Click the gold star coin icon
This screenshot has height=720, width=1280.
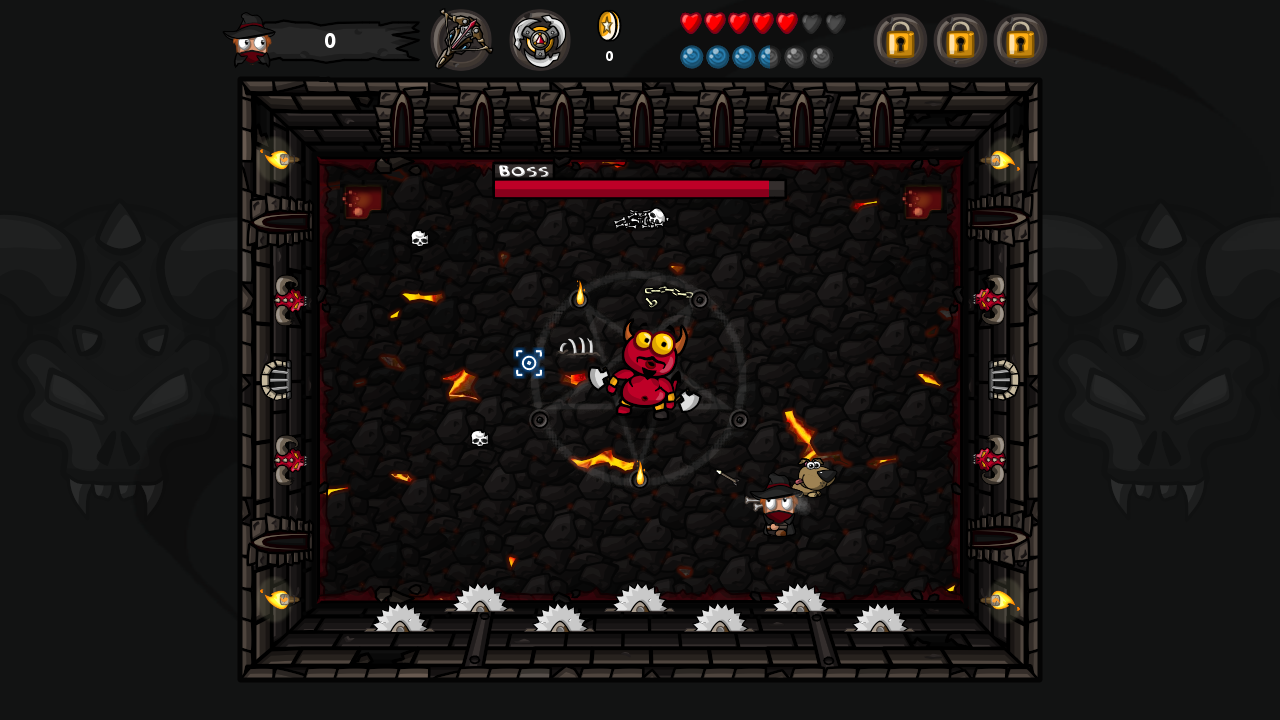pyautogui.click(x=608, y=26)
